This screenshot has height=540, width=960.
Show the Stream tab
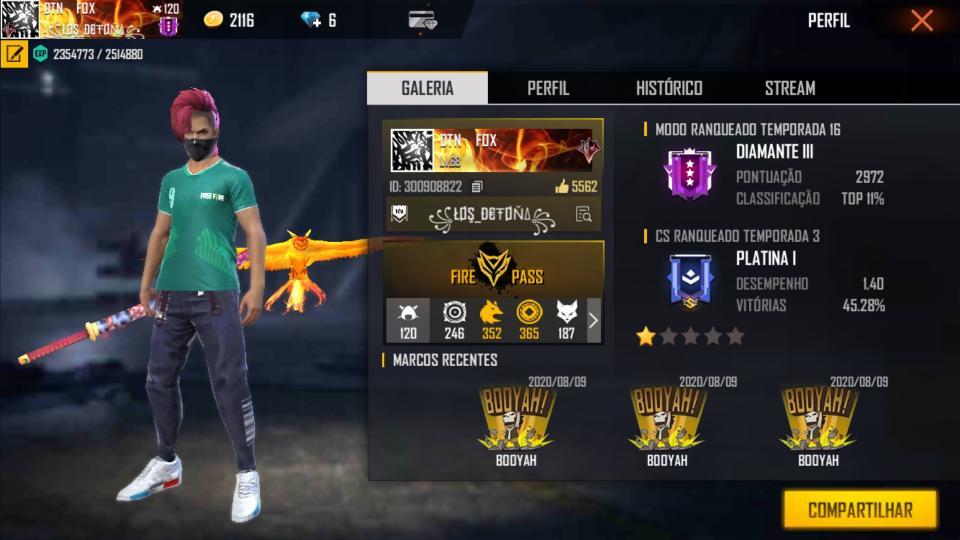coord(790,88)
